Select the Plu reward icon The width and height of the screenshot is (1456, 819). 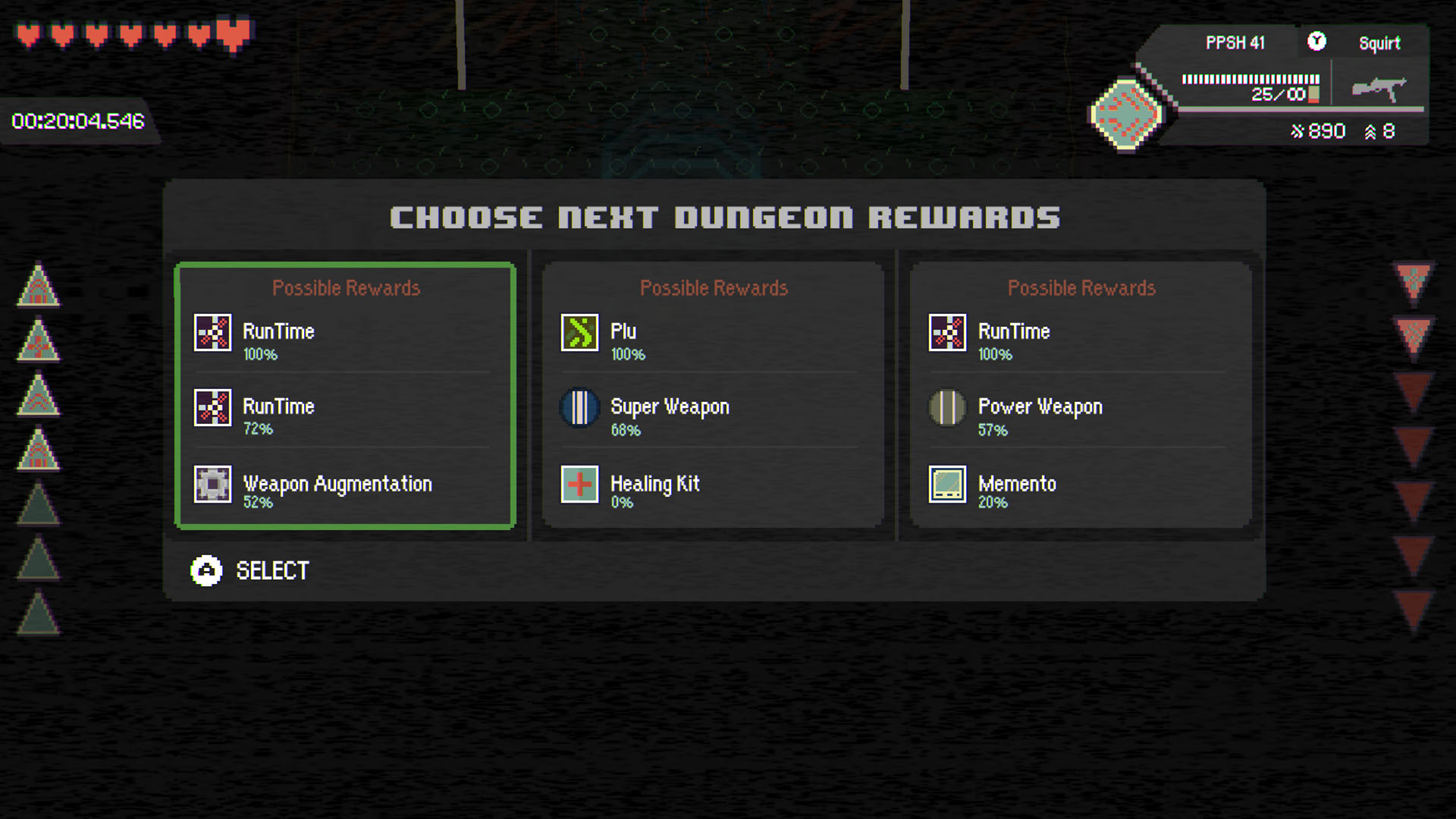[x=581, y=332]
